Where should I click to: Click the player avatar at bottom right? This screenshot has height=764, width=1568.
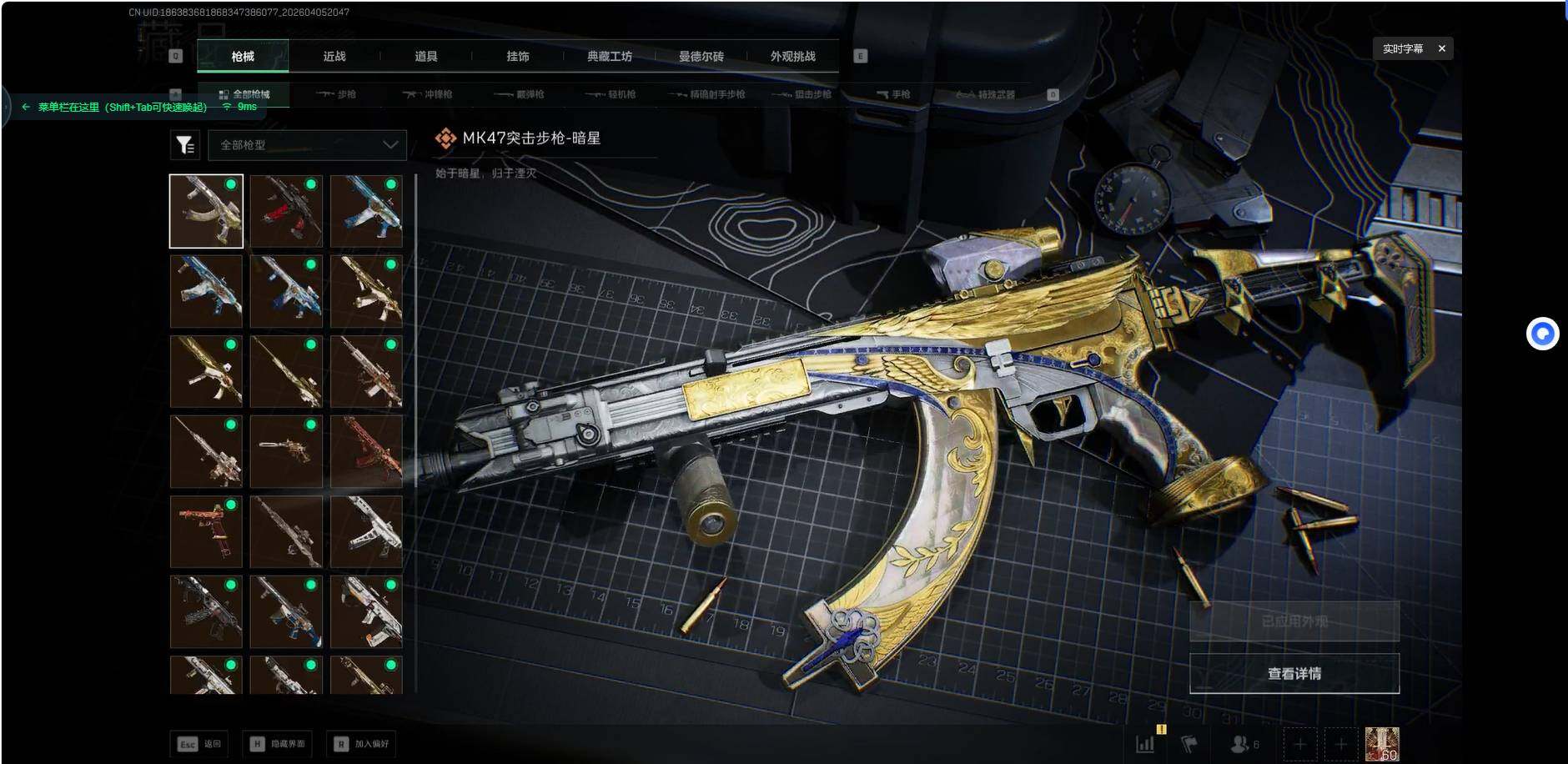pos(1381,743)
